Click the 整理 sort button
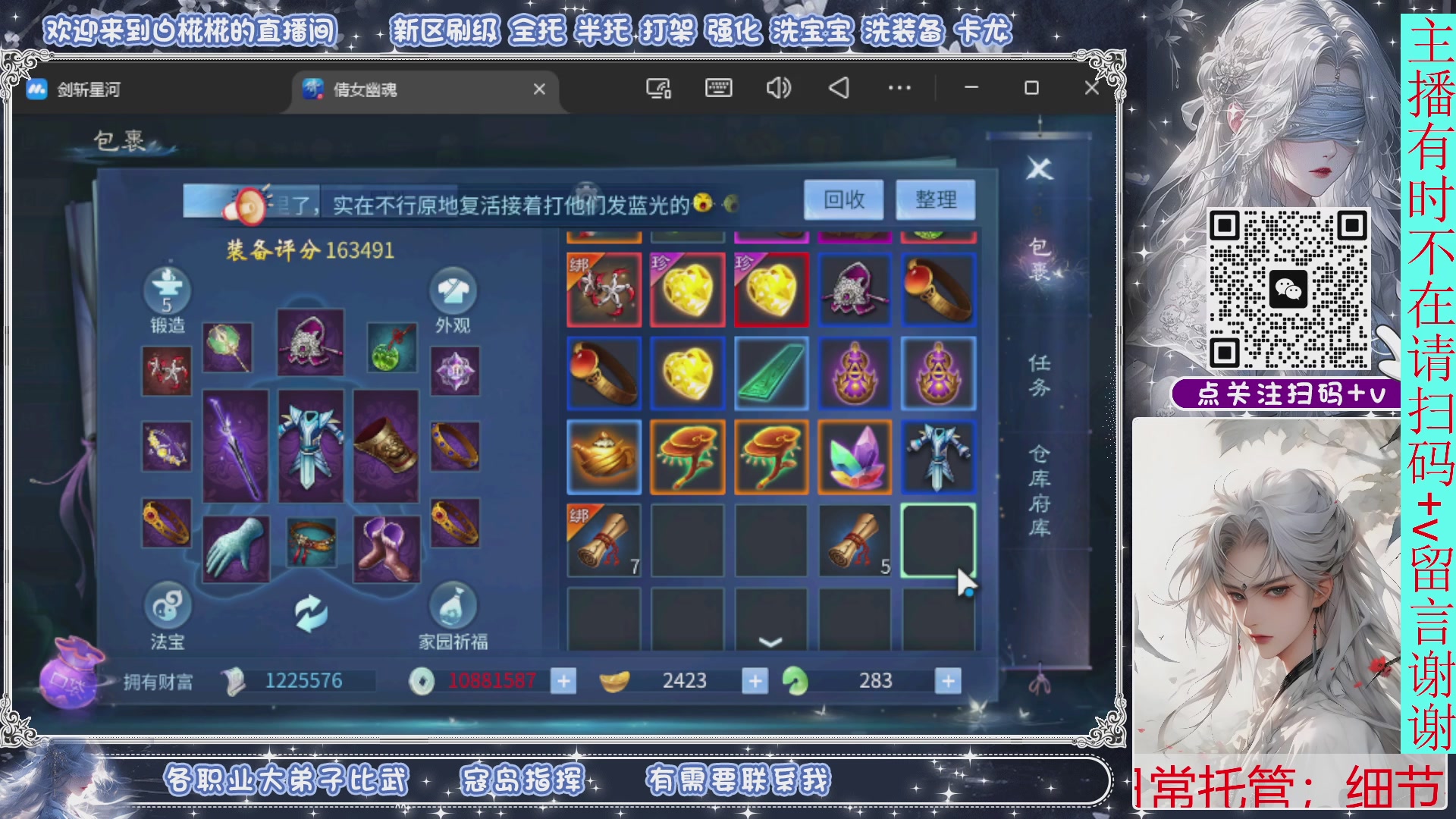The image size is (1456, 819). (935, 199)
